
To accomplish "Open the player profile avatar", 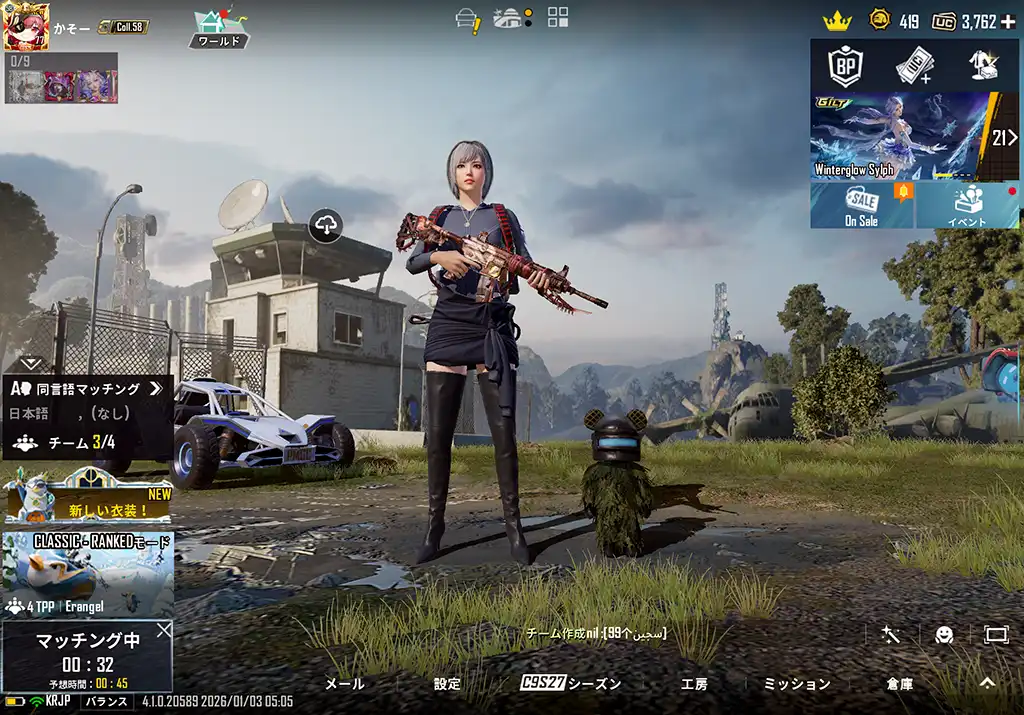I will [27, 26].
